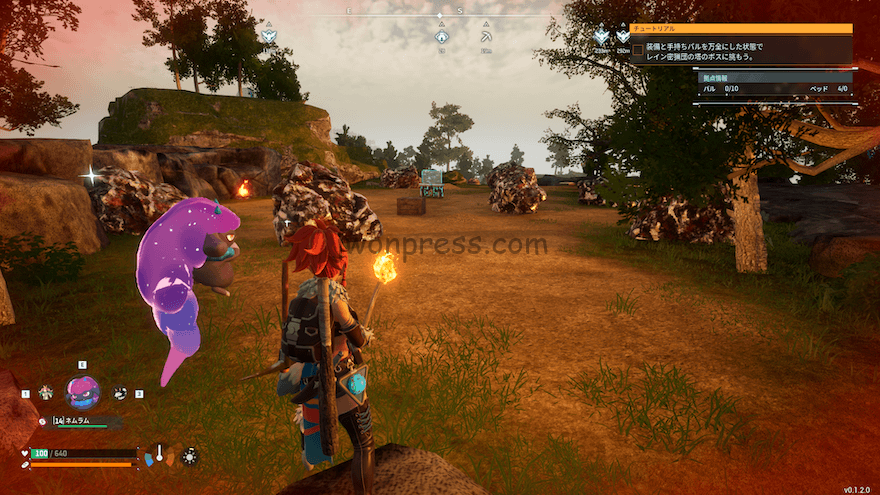
Task: Click the thermometer temperature icon
Action: tap(160, 454)
